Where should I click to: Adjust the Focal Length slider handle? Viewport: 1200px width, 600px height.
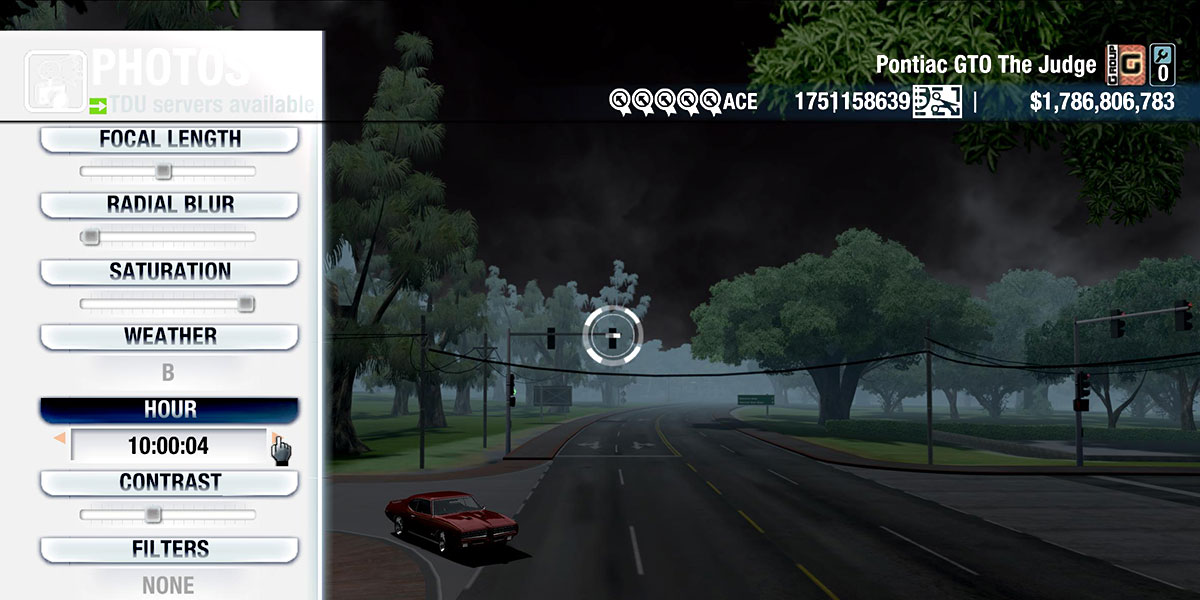[163, 171]
